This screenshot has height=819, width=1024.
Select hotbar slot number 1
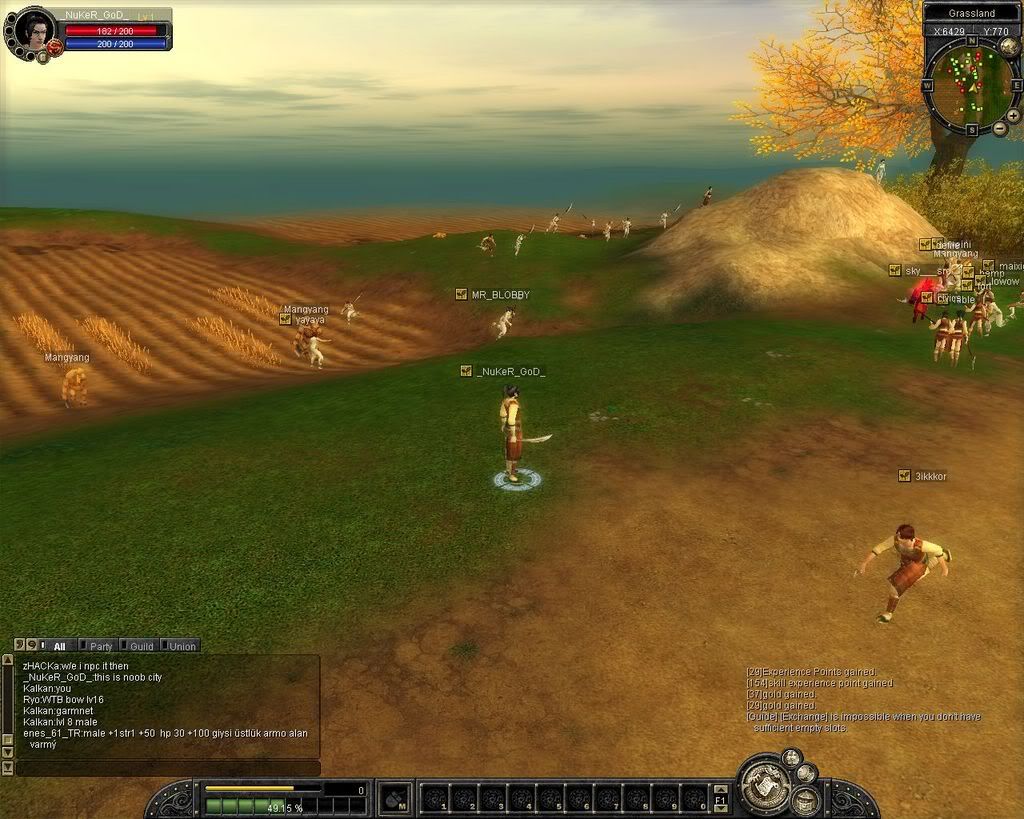tap(435, 799)
